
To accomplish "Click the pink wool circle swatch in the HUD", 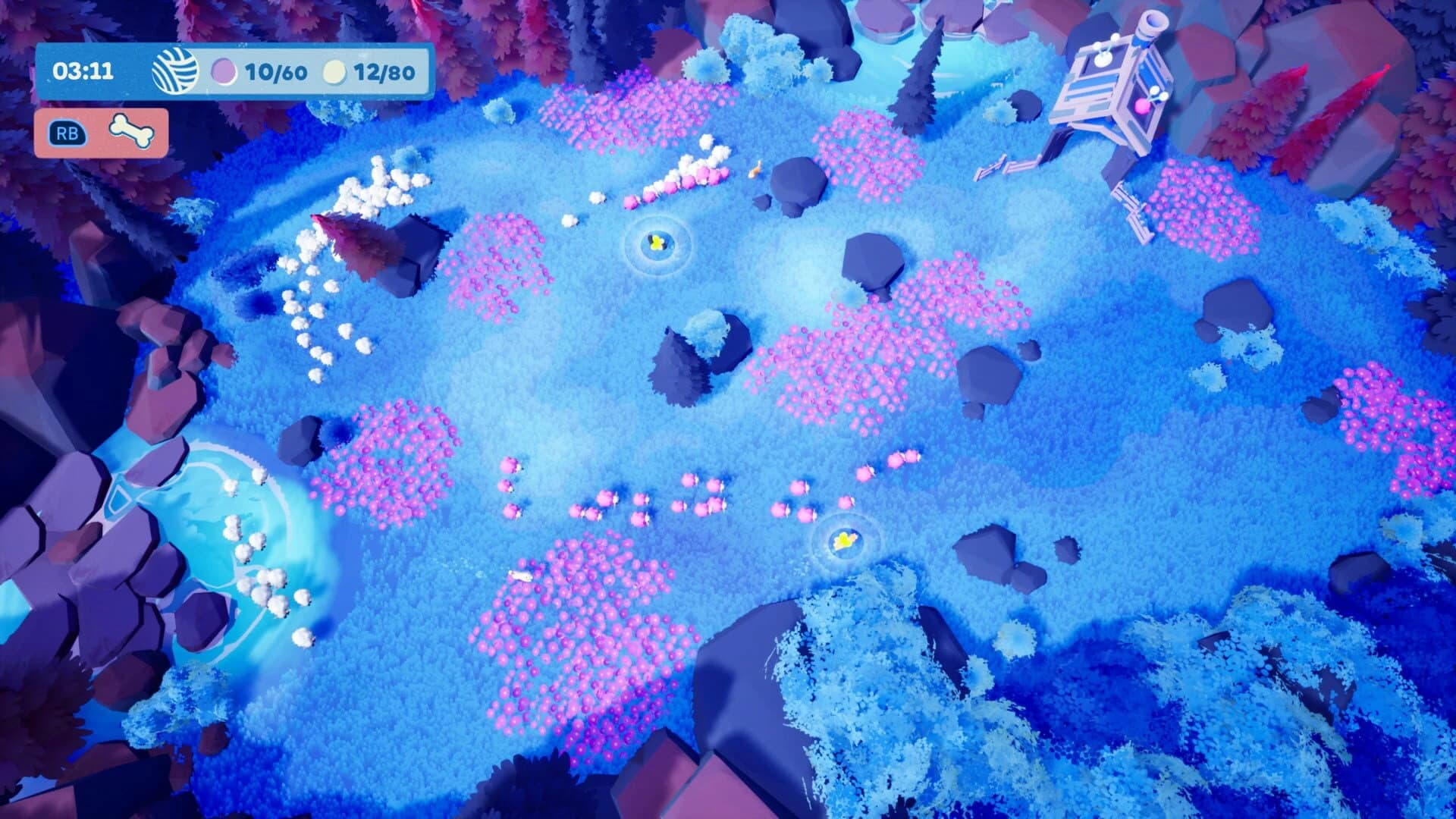I will click(225, 71).
